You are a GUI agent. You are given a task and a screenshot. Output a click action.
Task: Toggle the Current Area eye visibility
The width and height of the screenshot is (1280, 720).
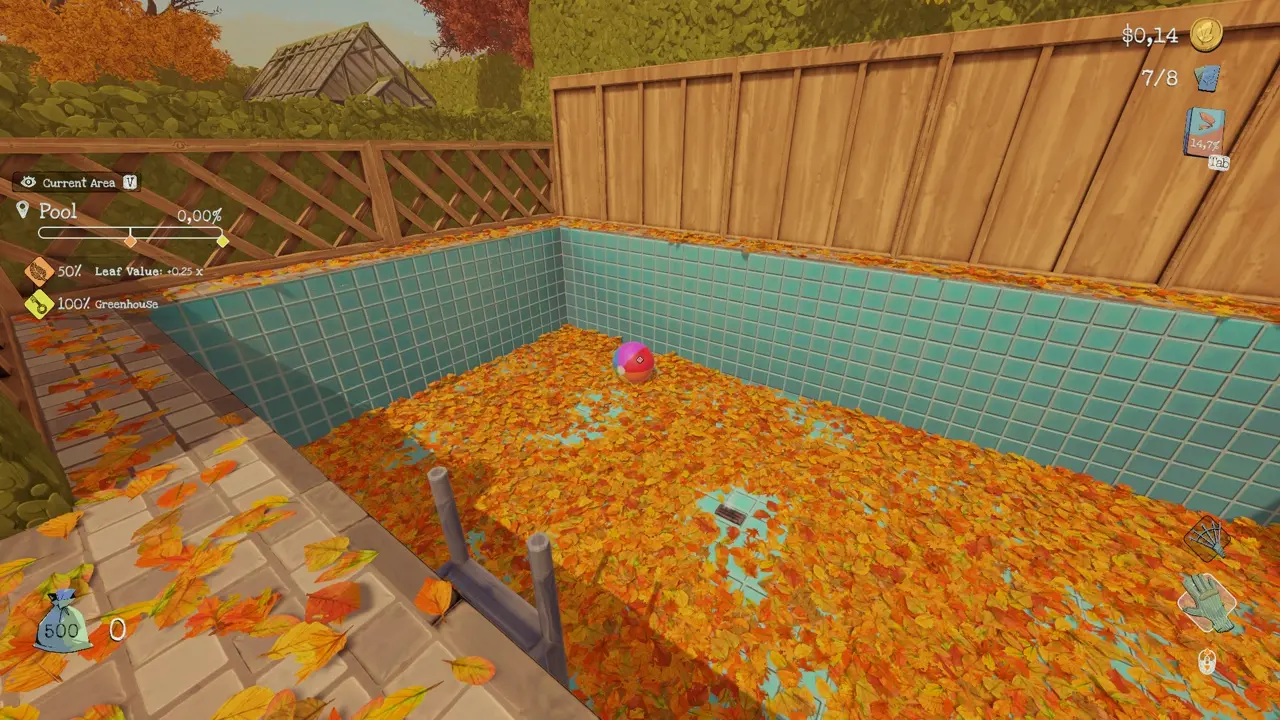point(29,182)
